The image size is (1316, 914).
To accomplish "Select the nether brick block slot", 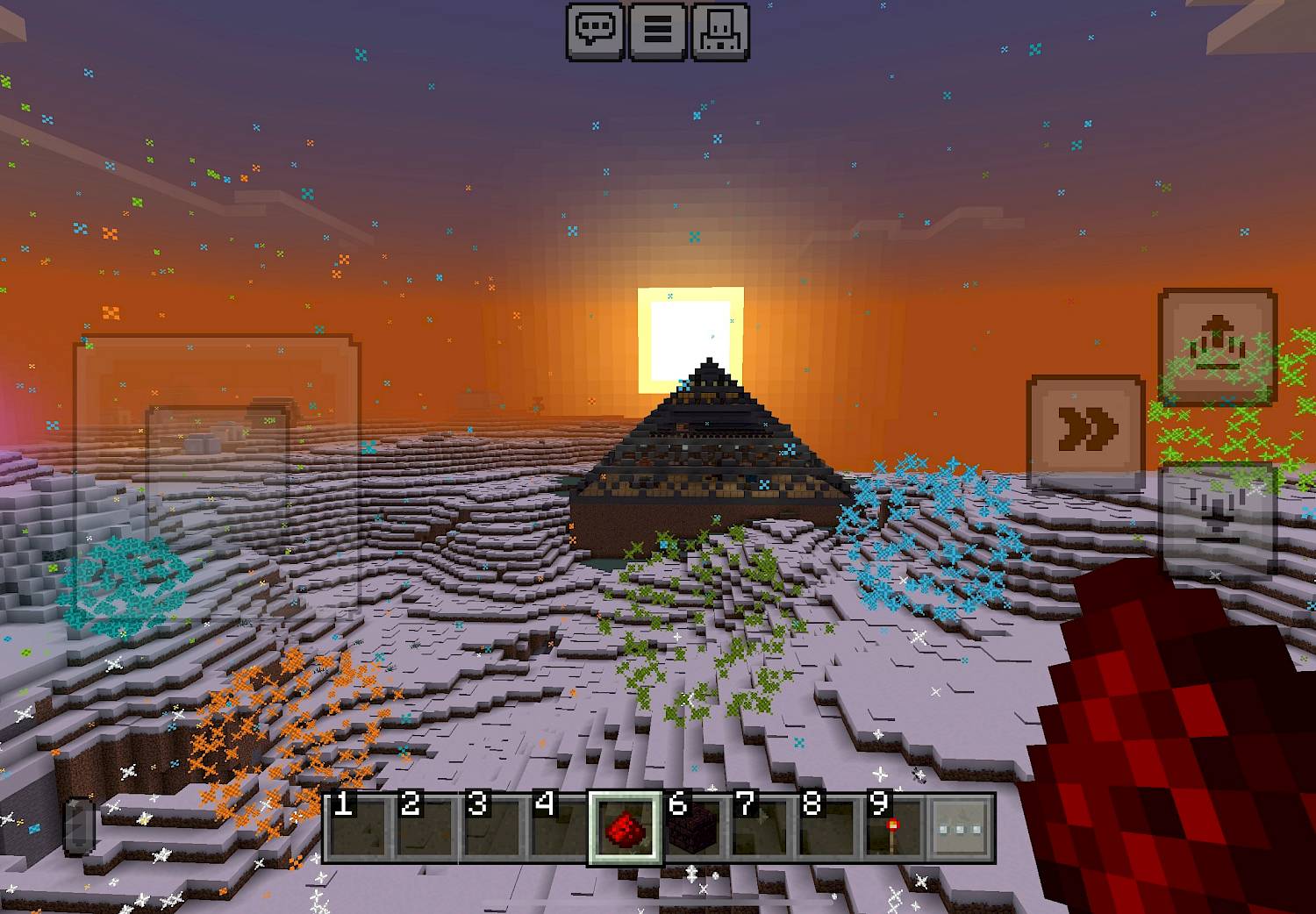I will coord(691,827).
